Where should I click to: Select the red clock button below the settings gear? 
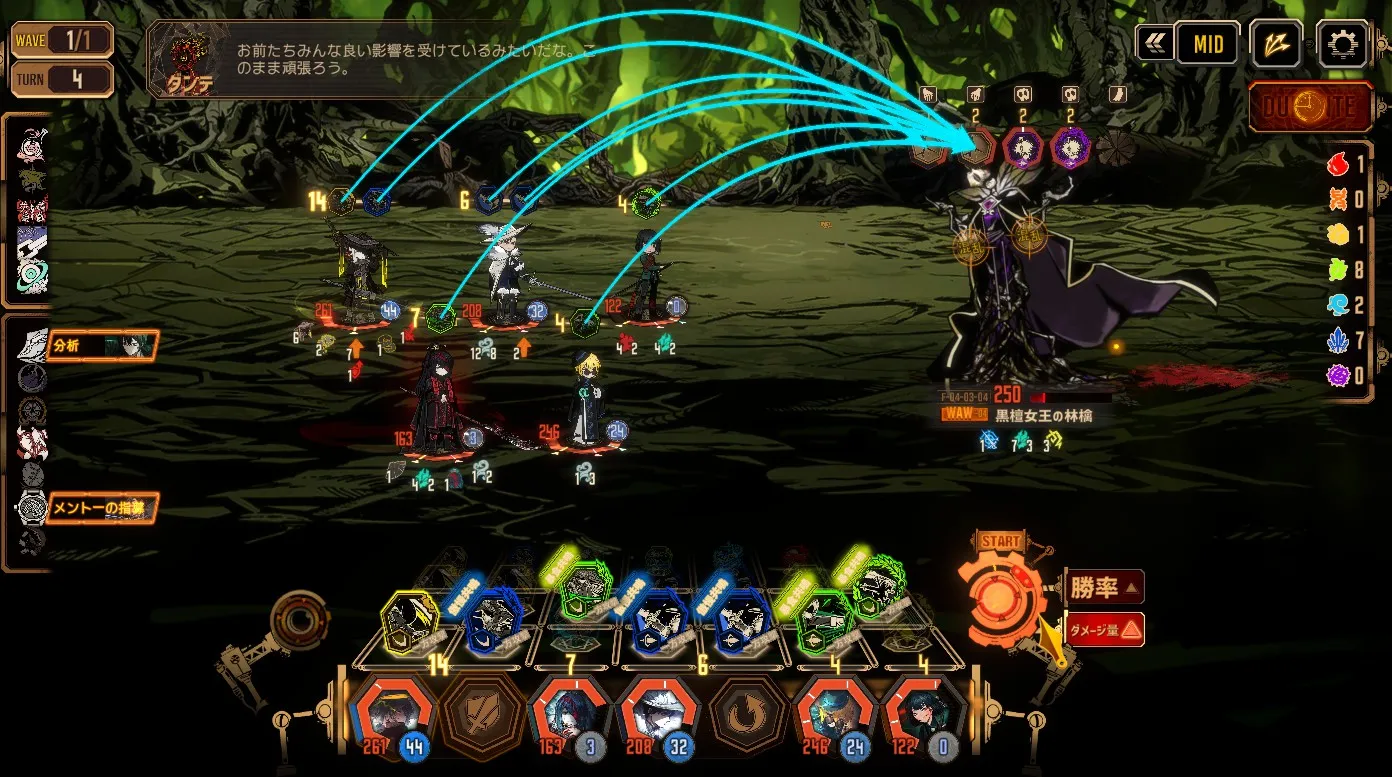pos(1310,108)
